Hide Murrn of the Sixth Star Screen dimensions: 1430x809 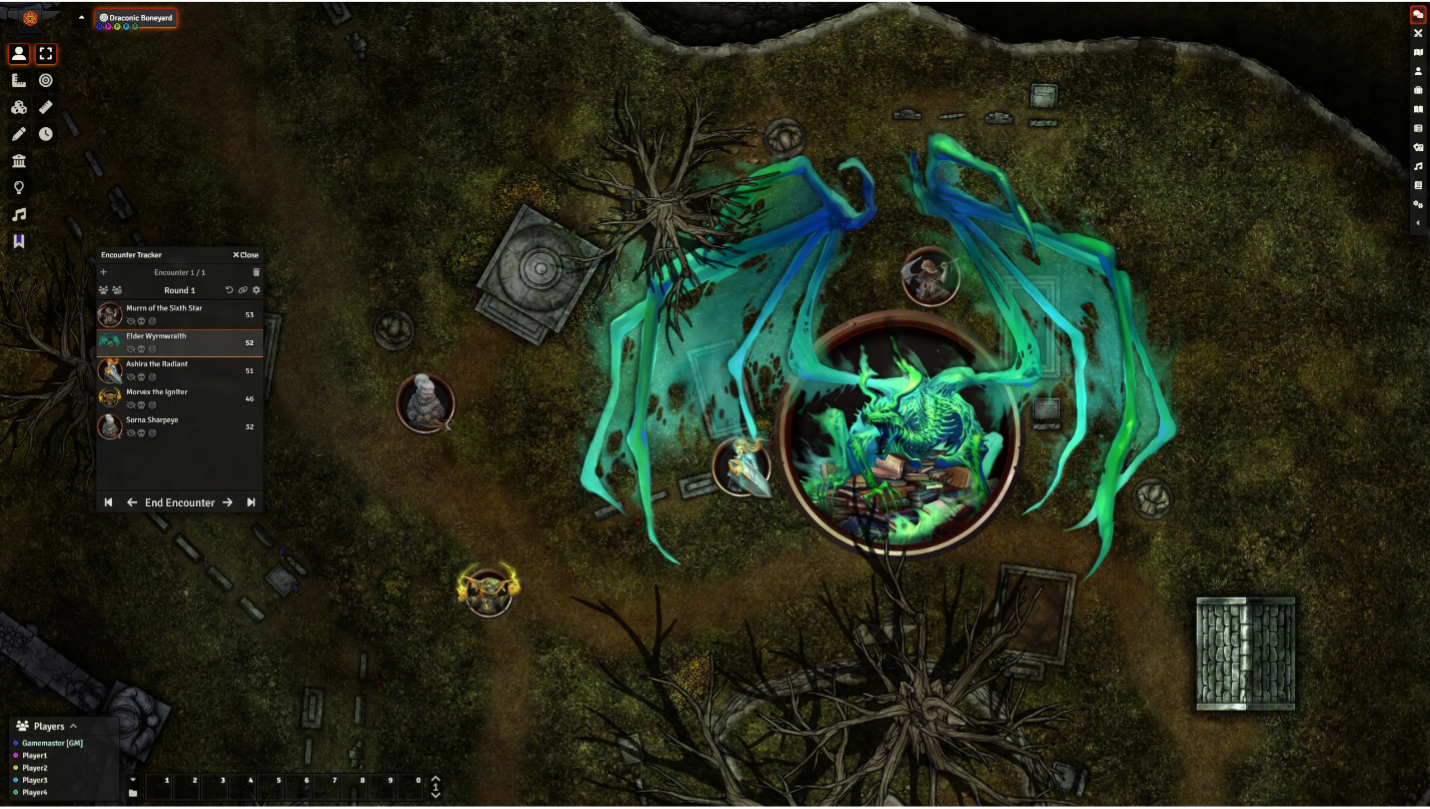[x=131, y=320]
